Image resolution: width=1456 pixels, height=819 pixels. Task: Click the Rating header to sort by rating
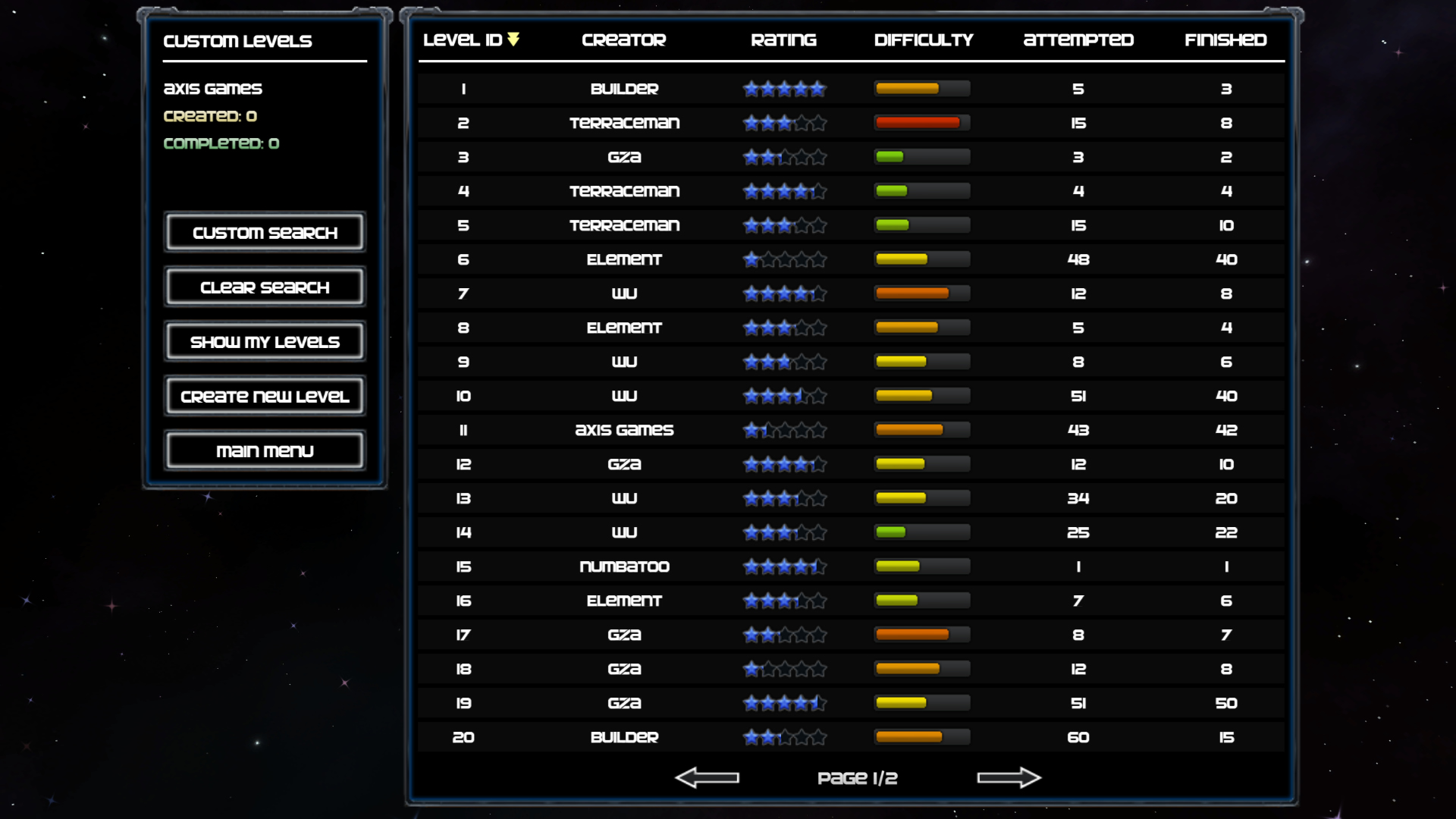(783, 40)
